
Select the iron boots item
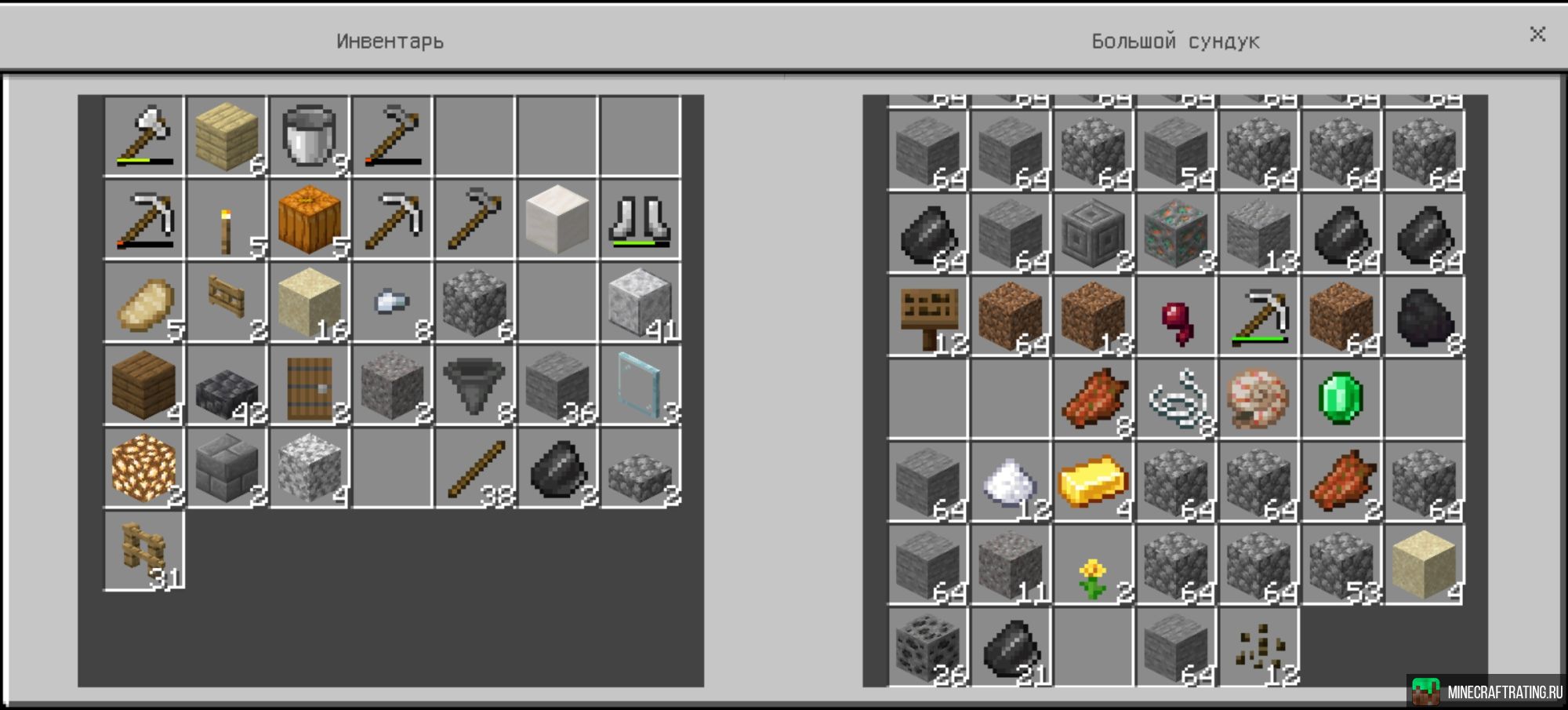click(x=637, y=222)
